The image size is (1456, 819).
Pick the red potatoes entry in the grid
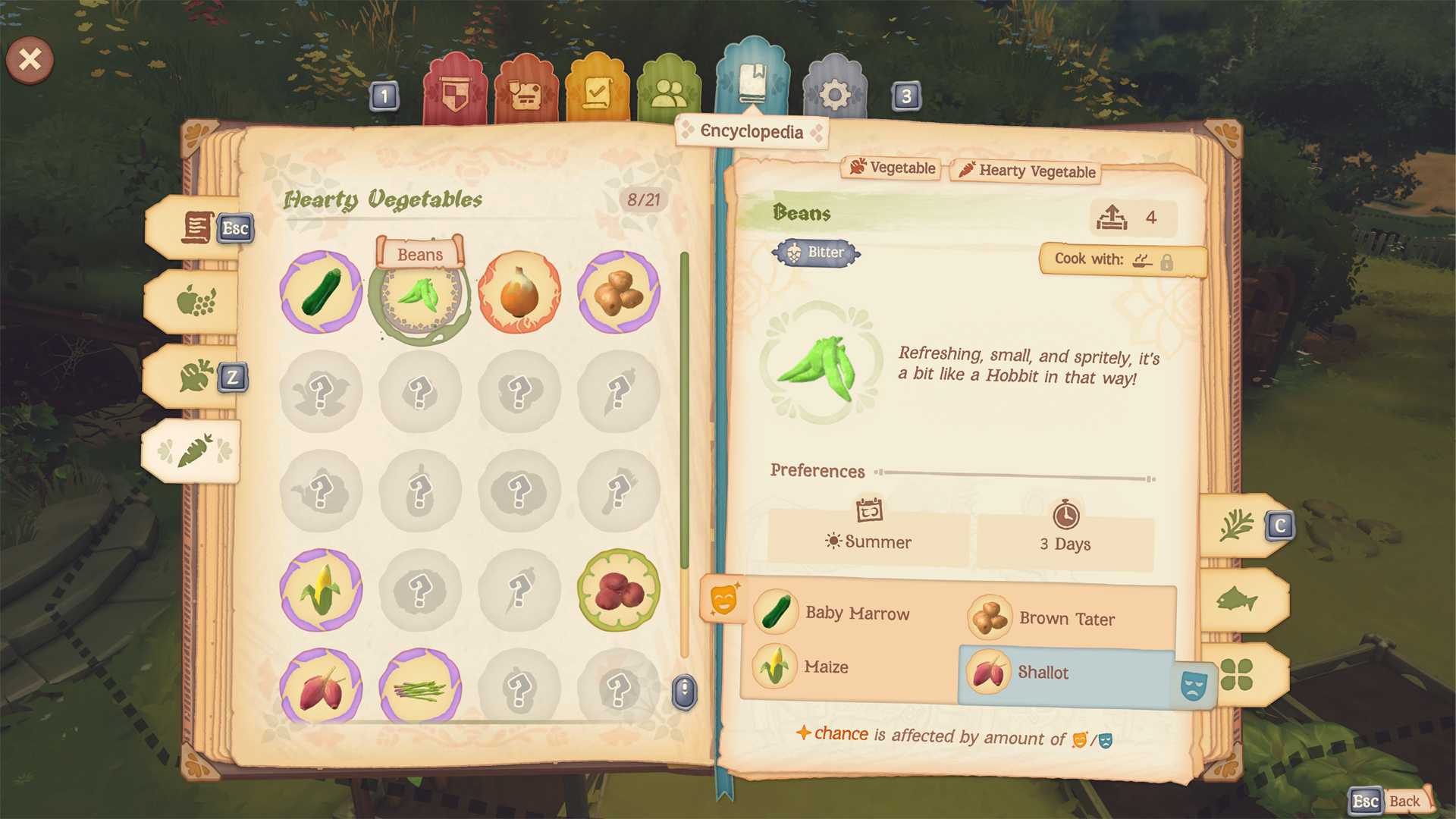tap(618, 590)
